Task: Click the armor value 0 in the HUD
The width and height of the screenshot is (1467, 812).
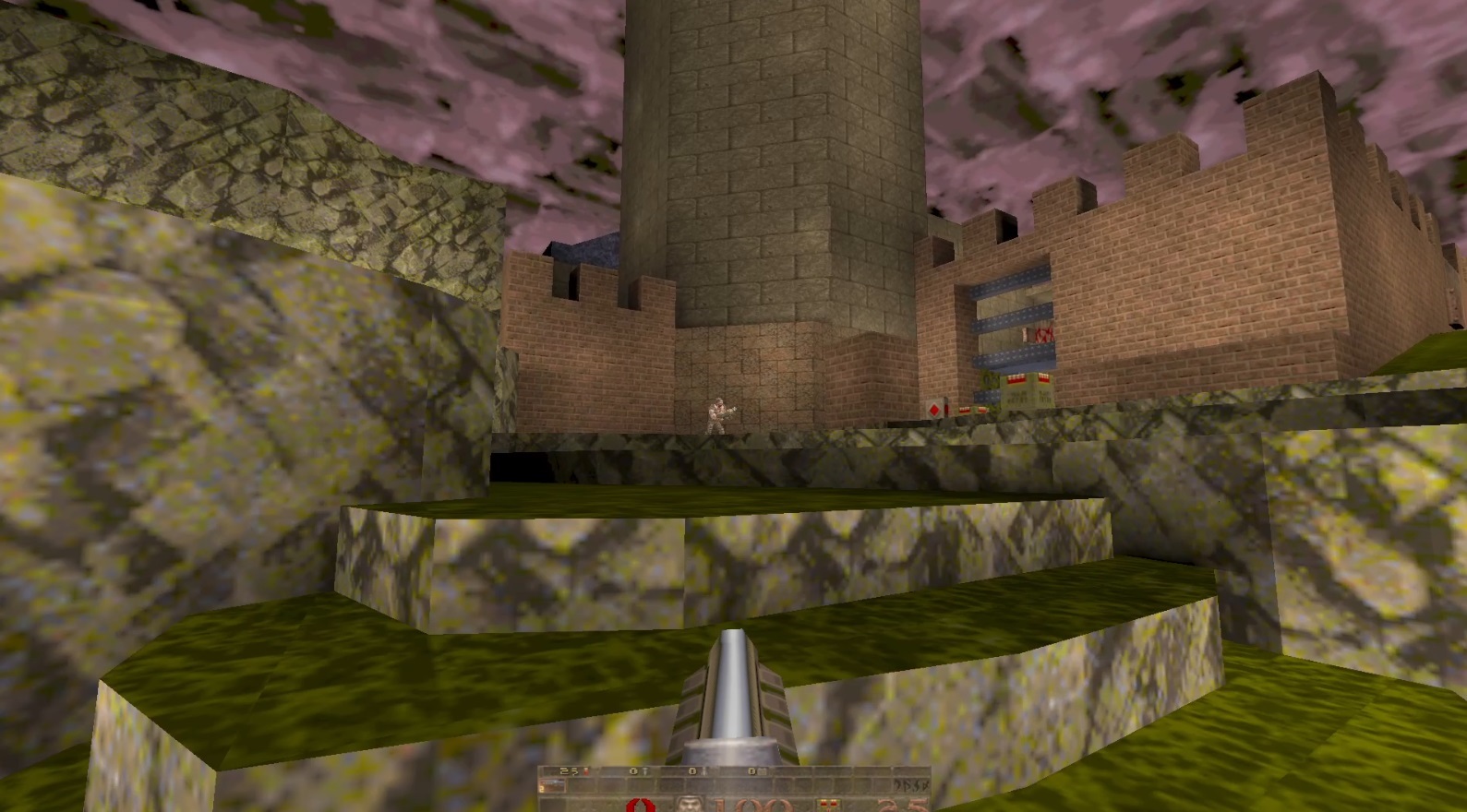Action: pos(640,805)
